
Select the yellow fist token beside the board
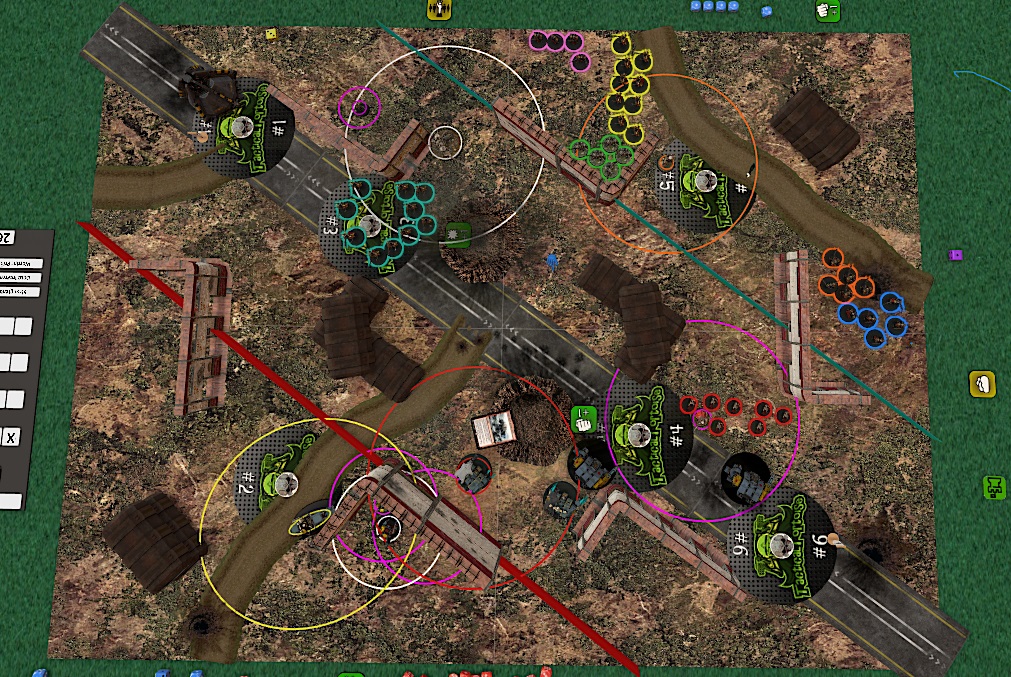tap(982, 383)
